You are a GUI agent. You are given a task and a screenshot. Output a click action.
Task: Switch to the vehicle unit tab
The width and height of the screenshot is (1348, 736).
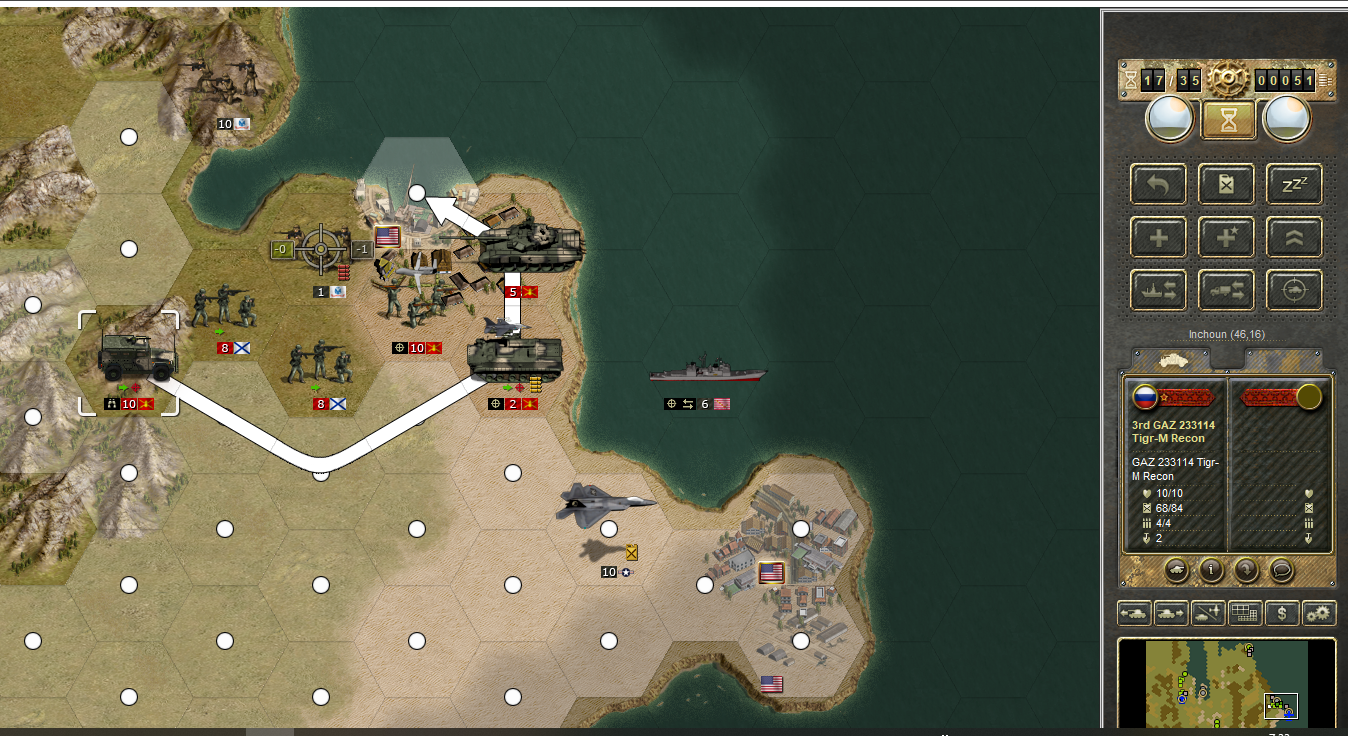coord(1170,359)
